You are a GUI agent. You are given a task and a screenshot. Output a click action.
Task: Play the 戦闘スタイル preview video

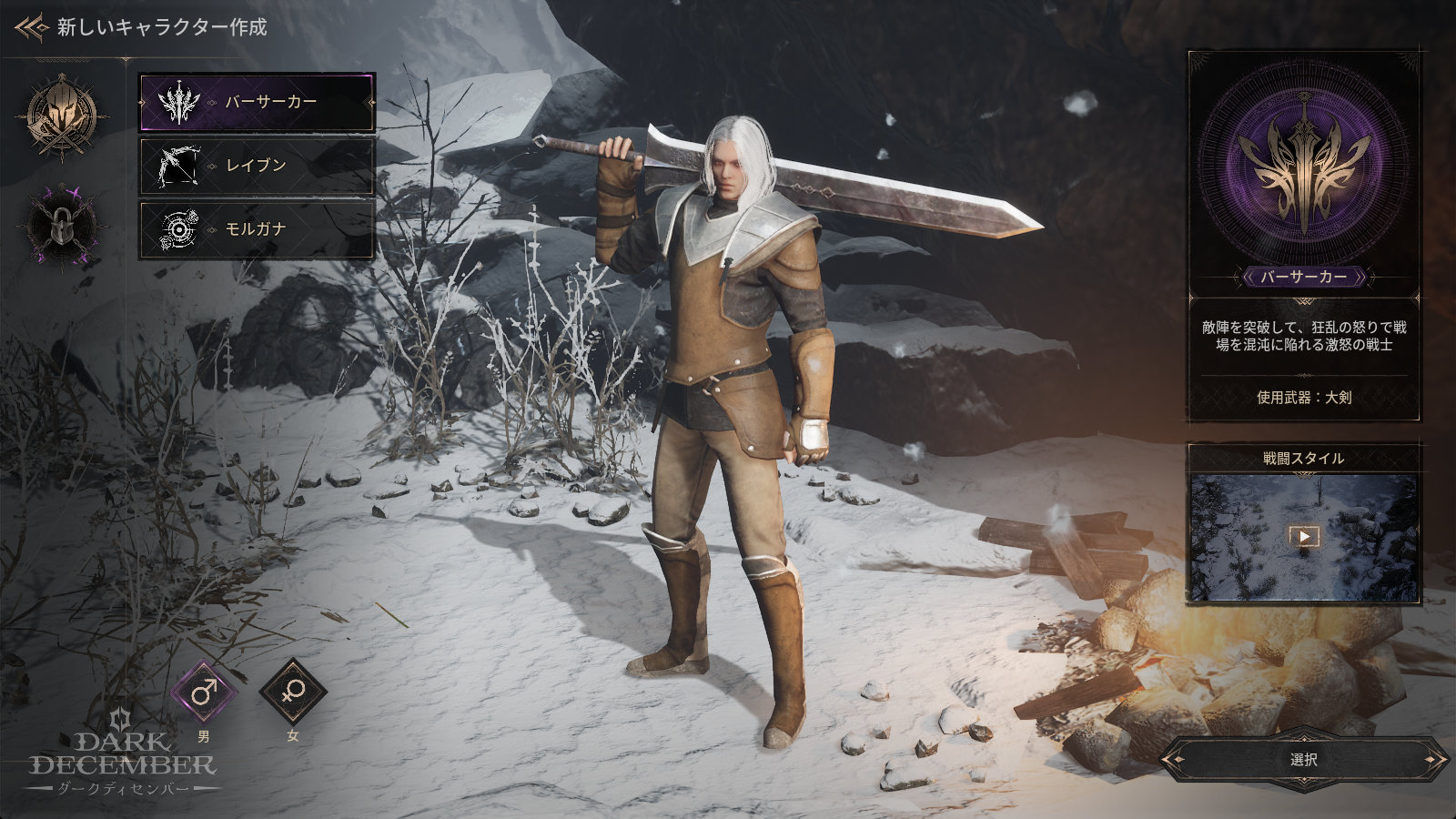tap(1303, 536)
